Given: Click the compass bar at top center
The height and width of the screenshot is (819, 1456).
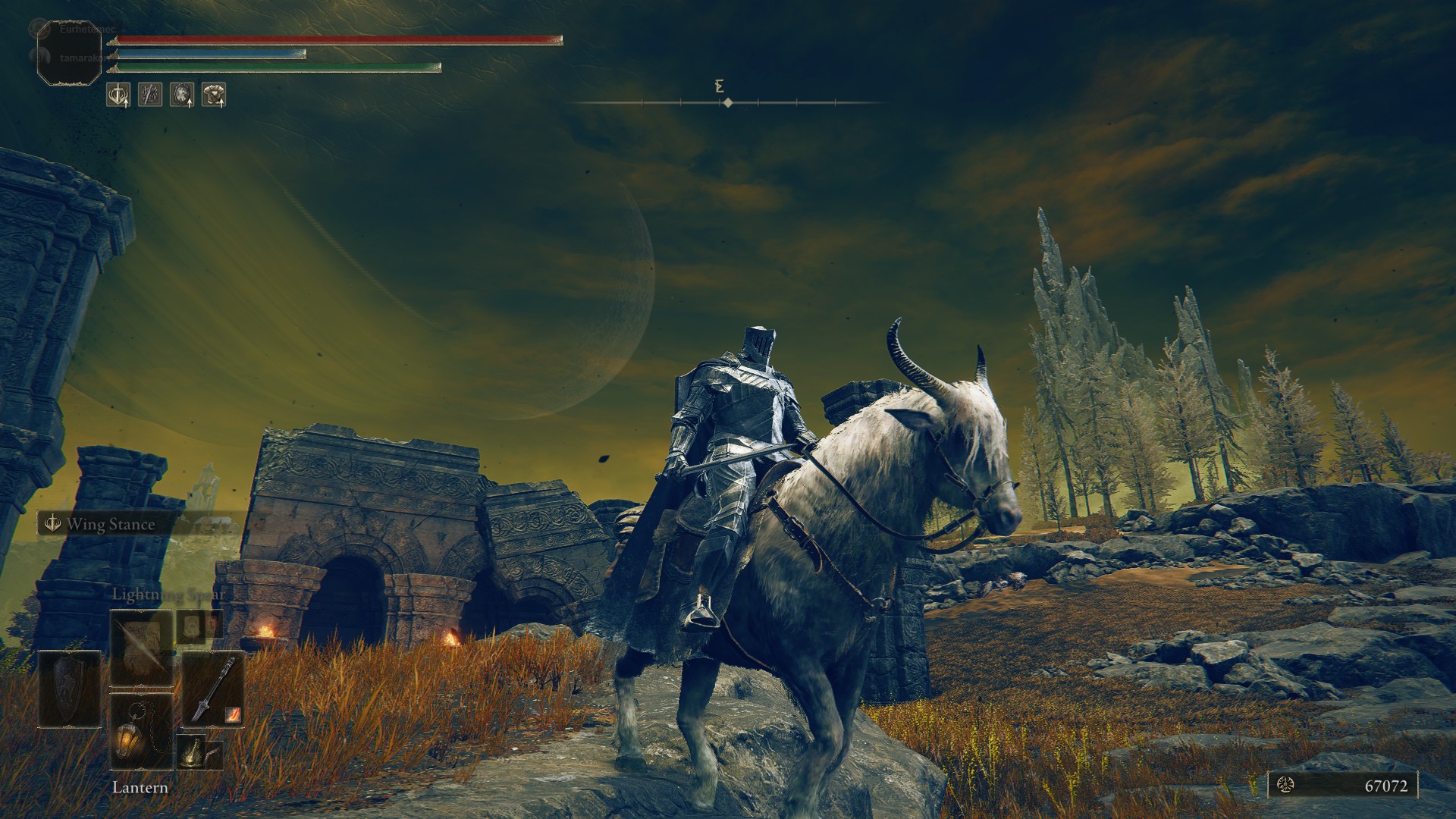Looking at the screenshot, I should pos(727,102).
